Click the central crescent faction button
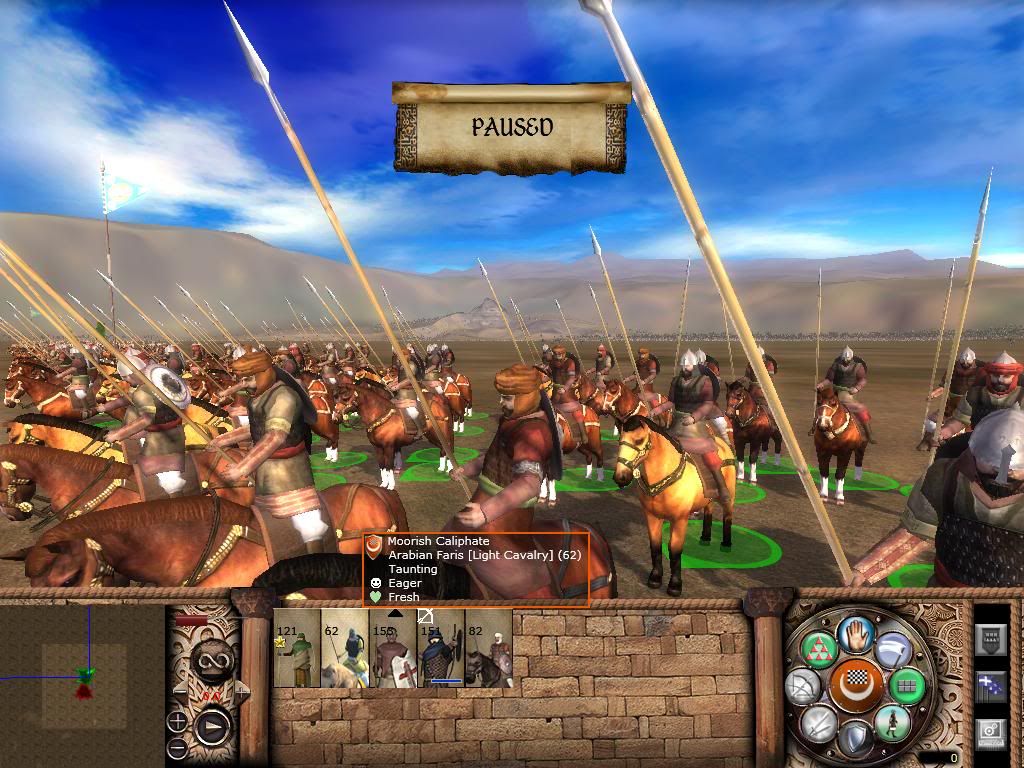Viewport: 1024px width, 768px height. (855, 685)
